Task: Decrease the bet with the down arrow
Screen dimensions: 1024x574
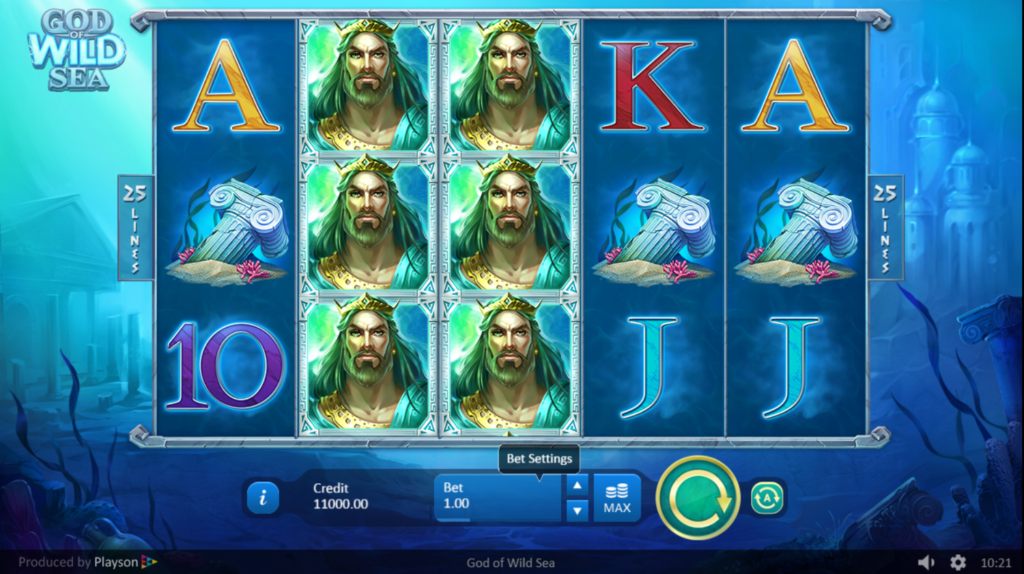Action: (577, 510)
